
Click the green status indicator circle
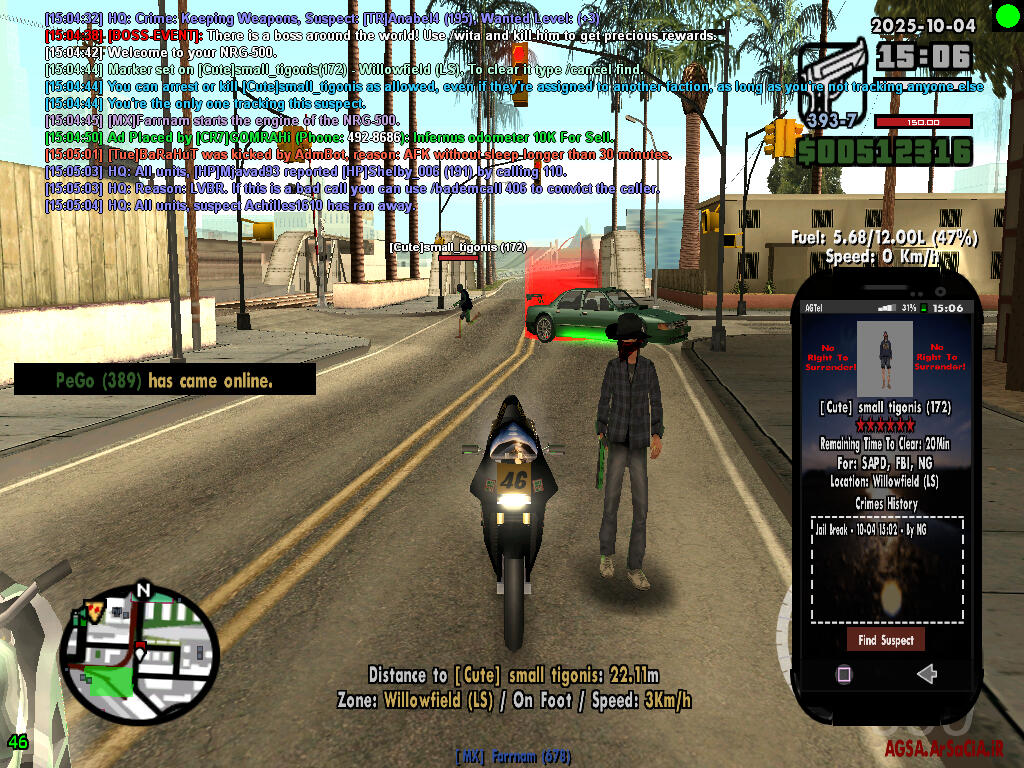pos(1006,15)
